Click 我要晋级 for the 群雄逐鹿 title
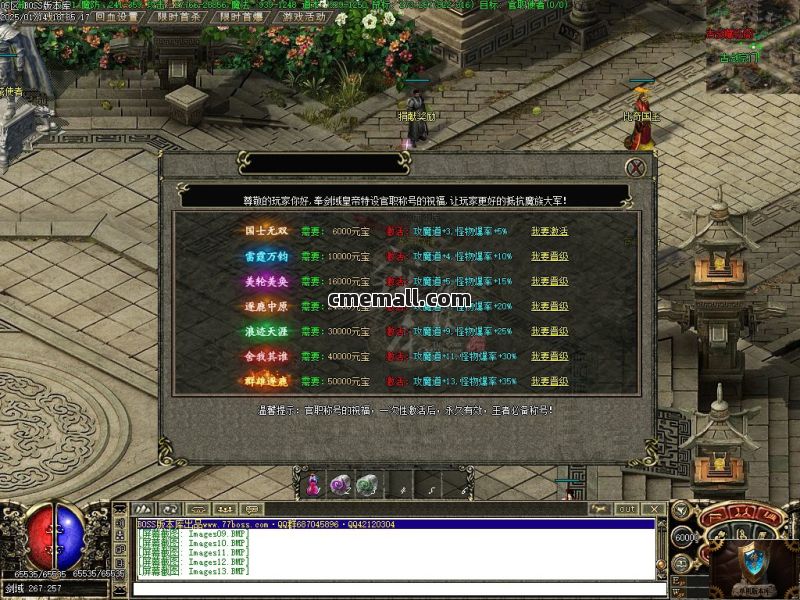The height and width of the screenshot is (600, 800). [549, 381]
